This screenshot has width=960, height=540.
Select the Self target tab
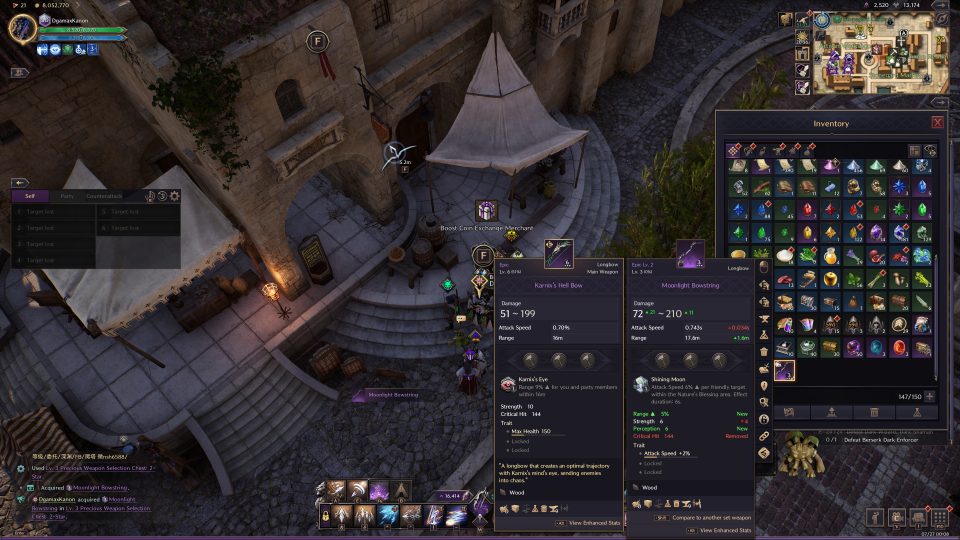pos(30,196)
